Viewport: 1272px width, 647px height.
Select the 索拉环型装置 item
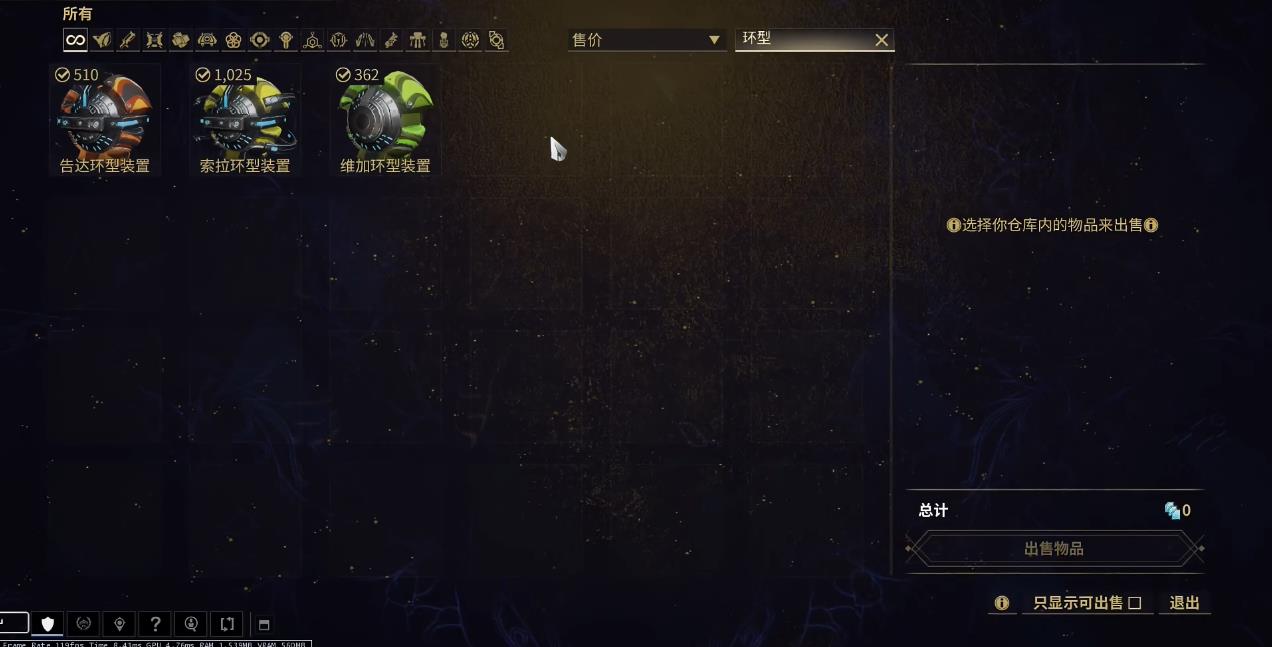[x=245, y=120]
